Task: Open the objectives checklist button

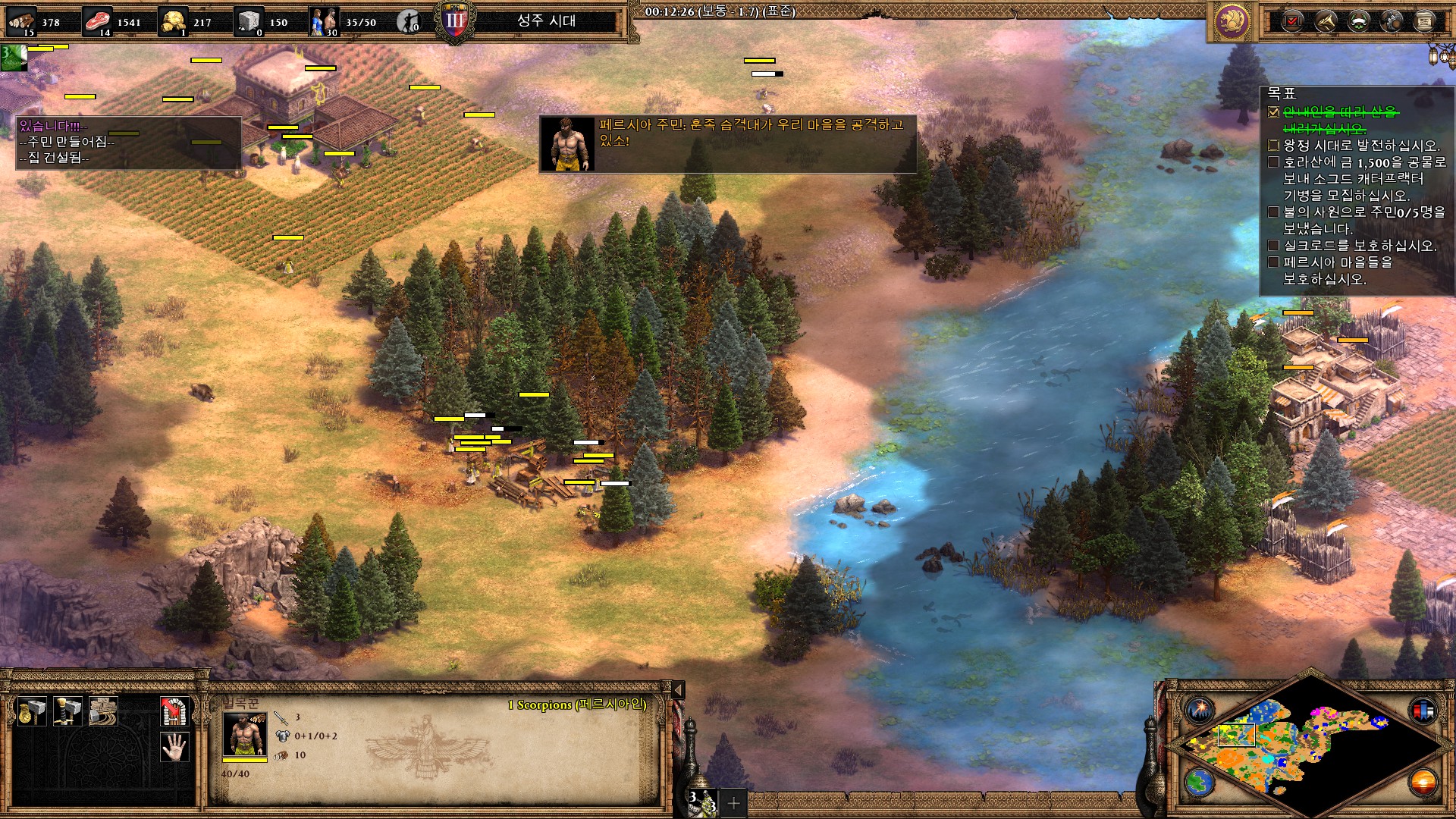Action: tap(1293, 21)
